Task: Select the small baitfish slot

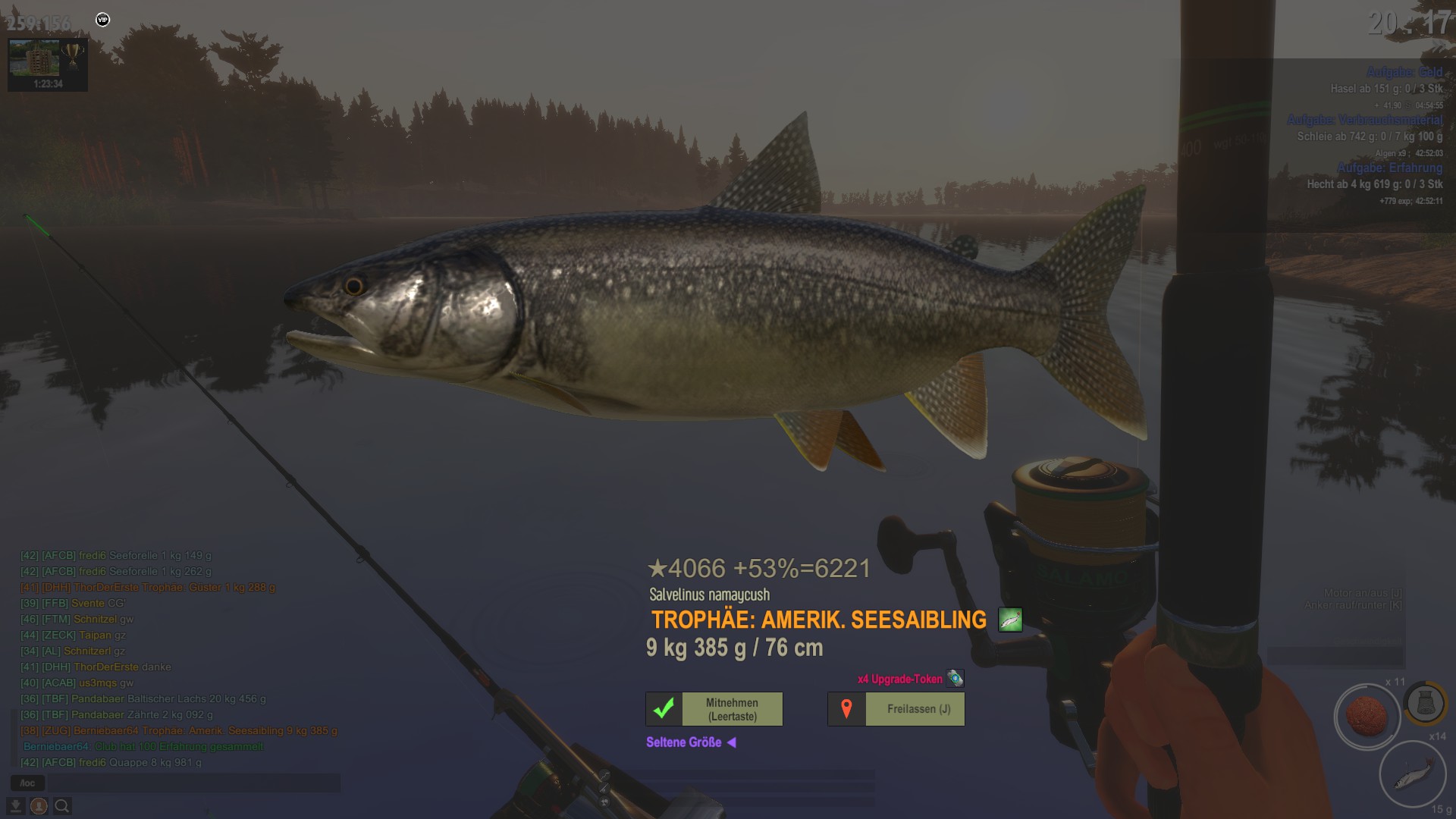Action: tap(1412, 773)
